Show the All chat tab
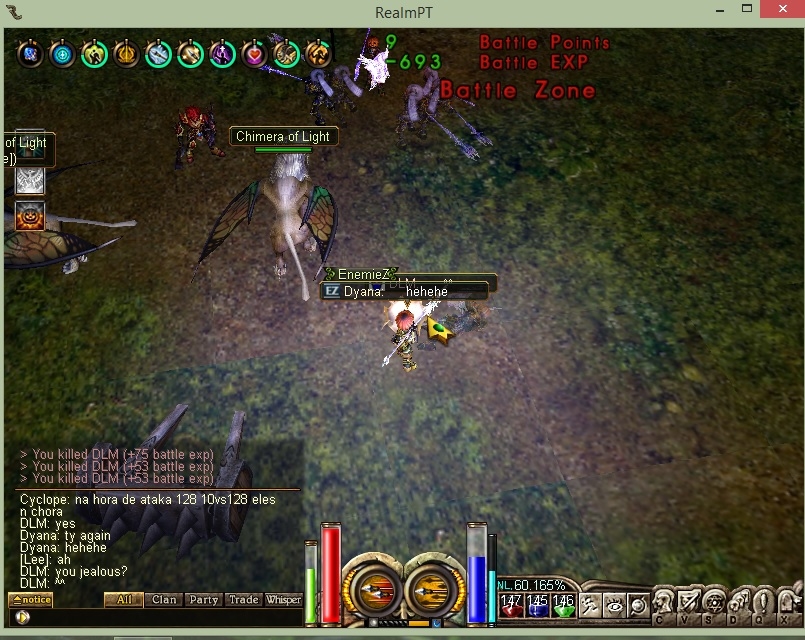The width and height of the screenshot is (805, 640). click(124, 600)
